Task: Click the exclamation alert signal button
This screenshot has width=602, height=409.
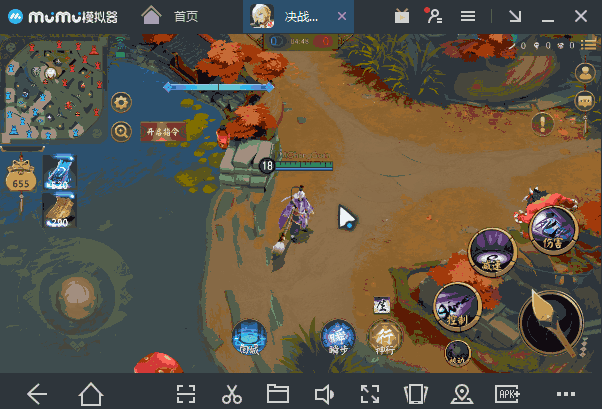Action: pos(543,123)
